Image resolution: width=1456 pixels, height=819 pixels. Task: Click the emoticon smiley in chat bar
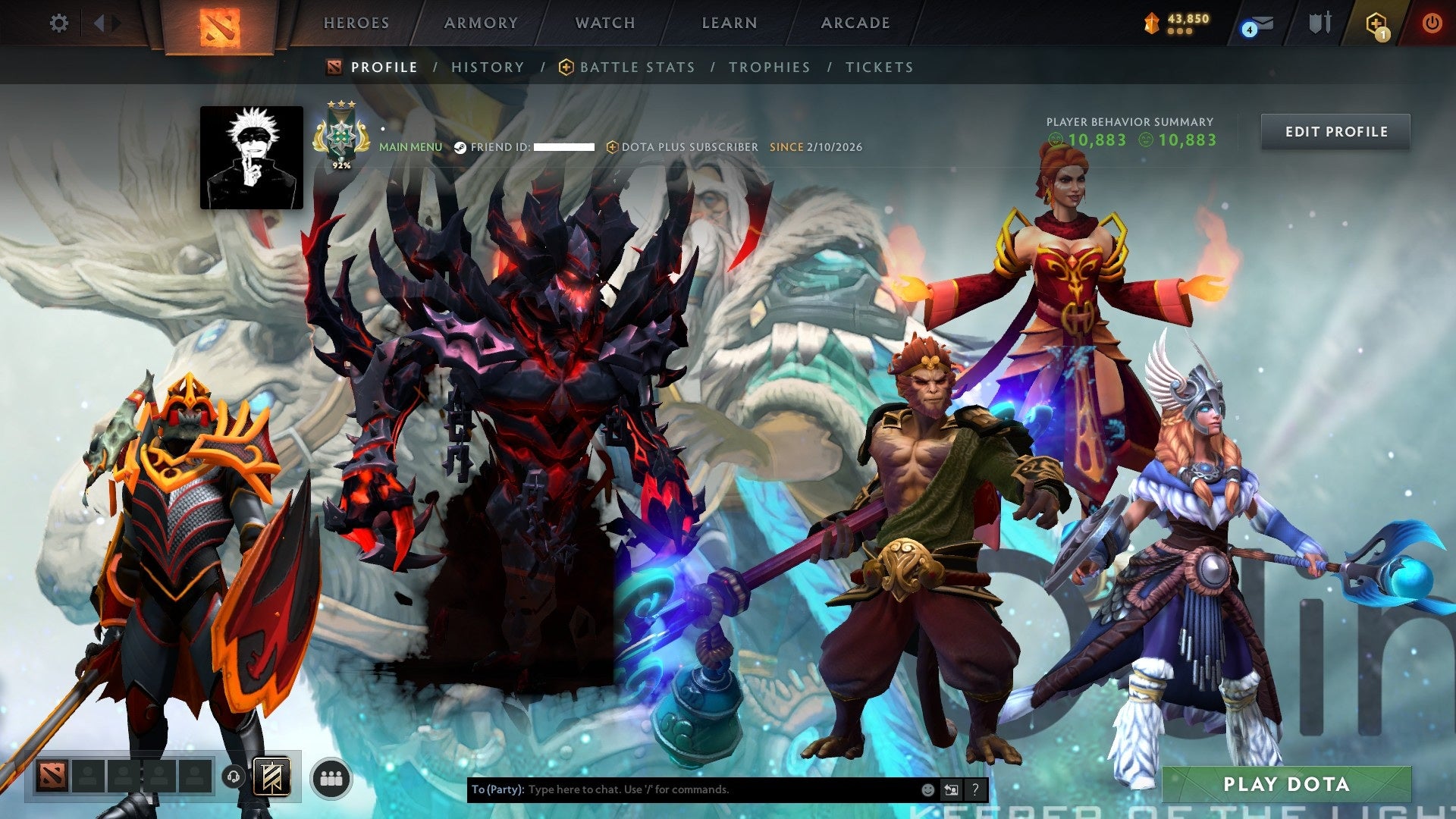928,789
